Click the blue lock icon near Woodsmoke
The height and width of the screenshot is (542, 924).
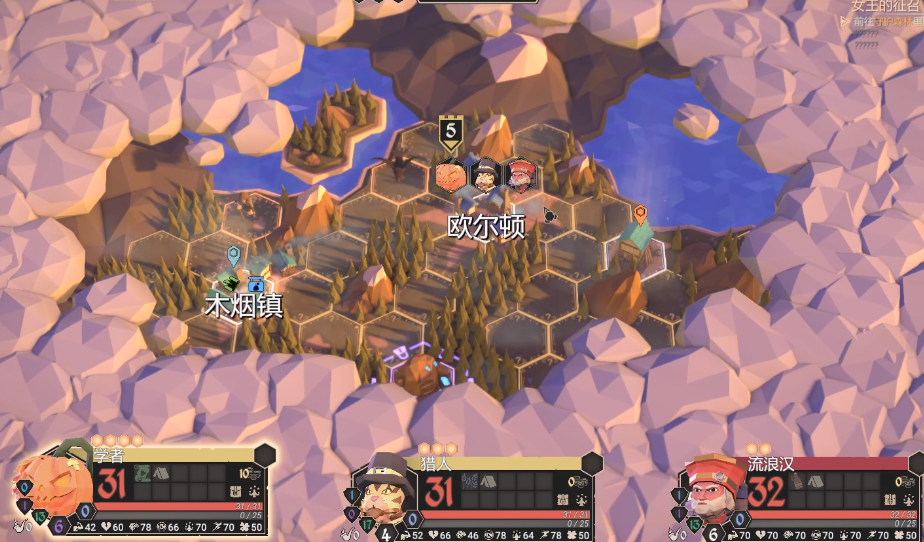click(256, 284)
